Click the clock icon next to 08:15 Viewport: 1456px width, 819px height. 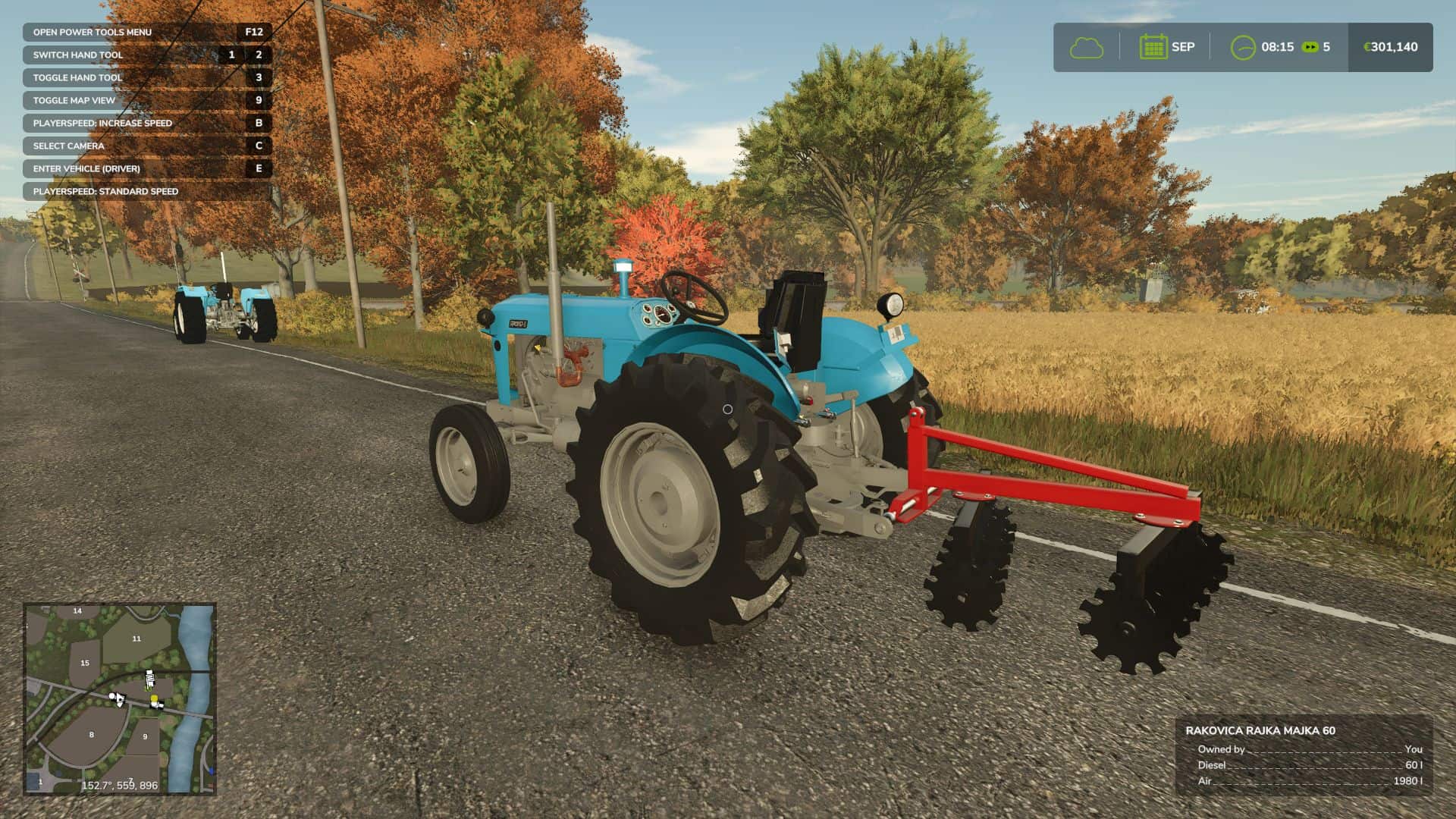[x=1244, y=47]
